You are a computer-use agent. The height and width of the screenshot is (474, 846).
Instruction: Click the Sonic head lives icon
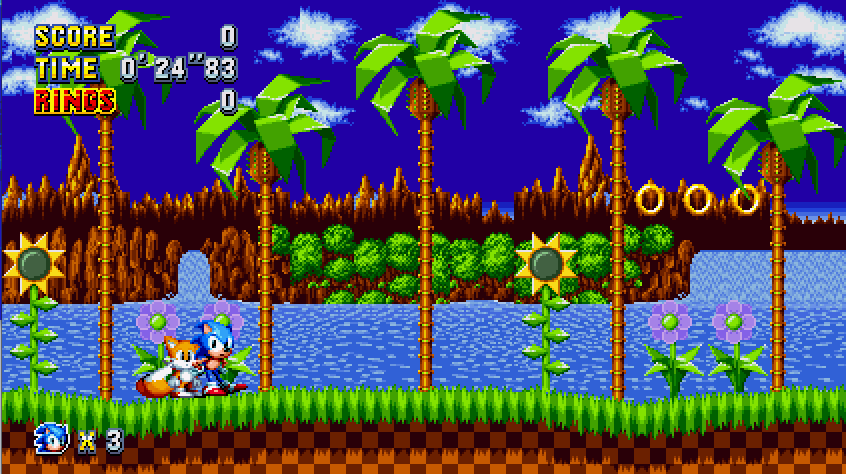click(x=52, y=437)
